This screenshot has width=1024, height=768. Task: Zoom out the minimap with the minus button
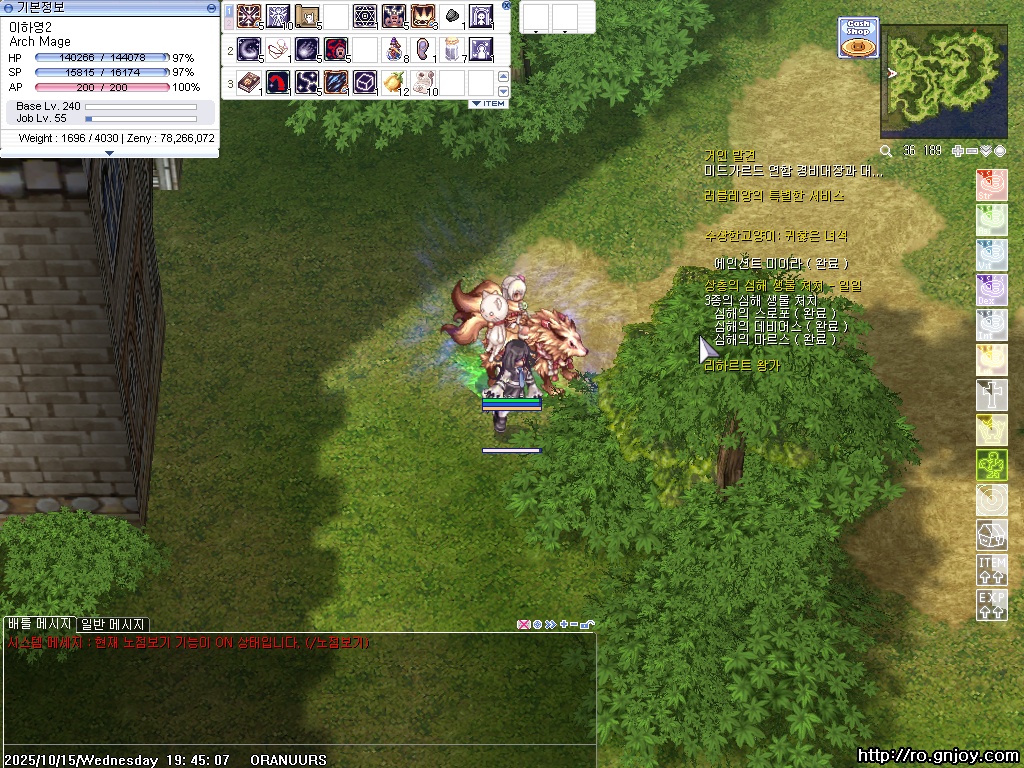[x=972, y=151]
